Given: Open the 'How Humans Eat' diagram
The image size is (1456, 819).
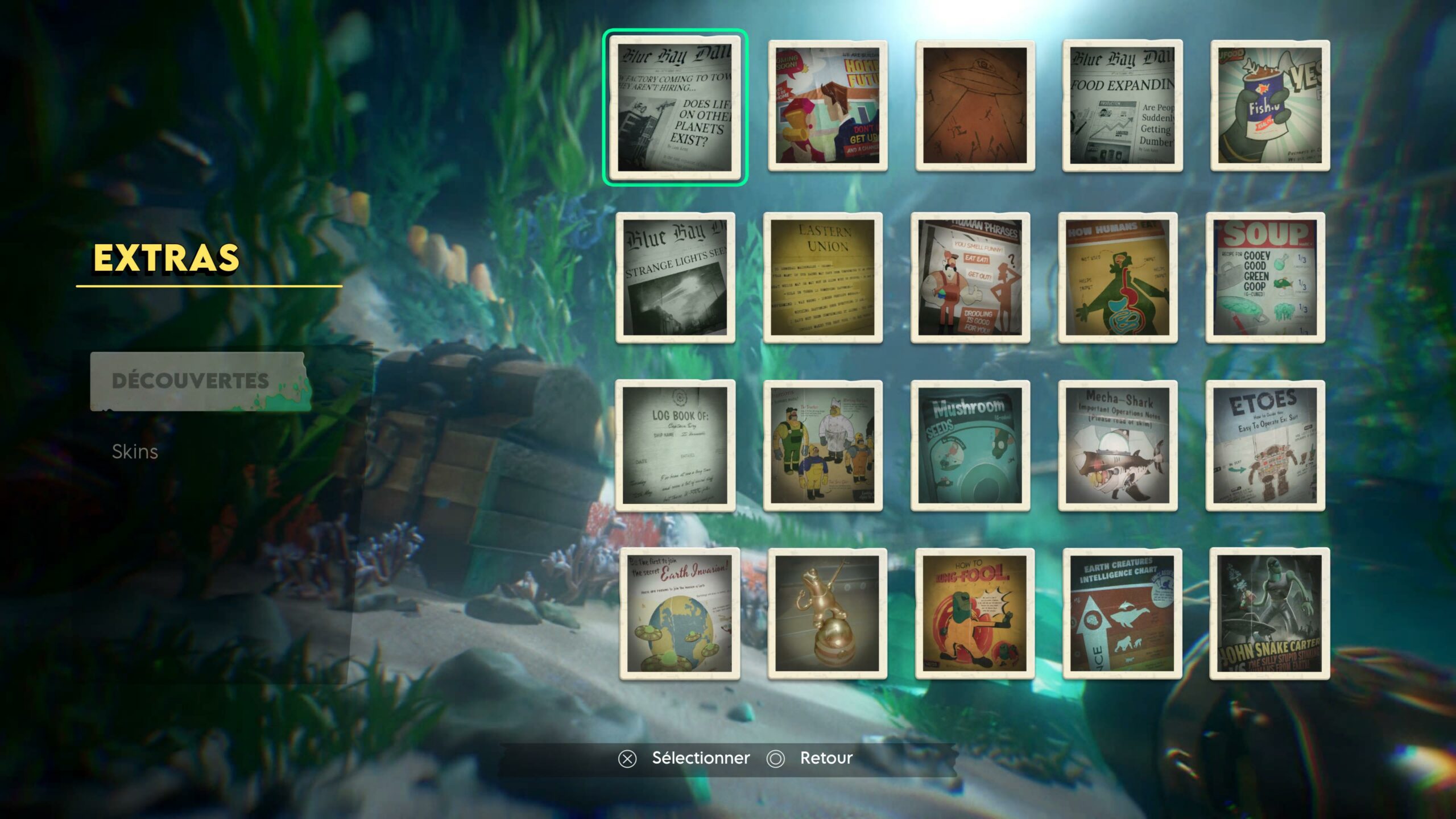Looking at the screenshot, I should pyautogui.click(x=1118, y=278).
